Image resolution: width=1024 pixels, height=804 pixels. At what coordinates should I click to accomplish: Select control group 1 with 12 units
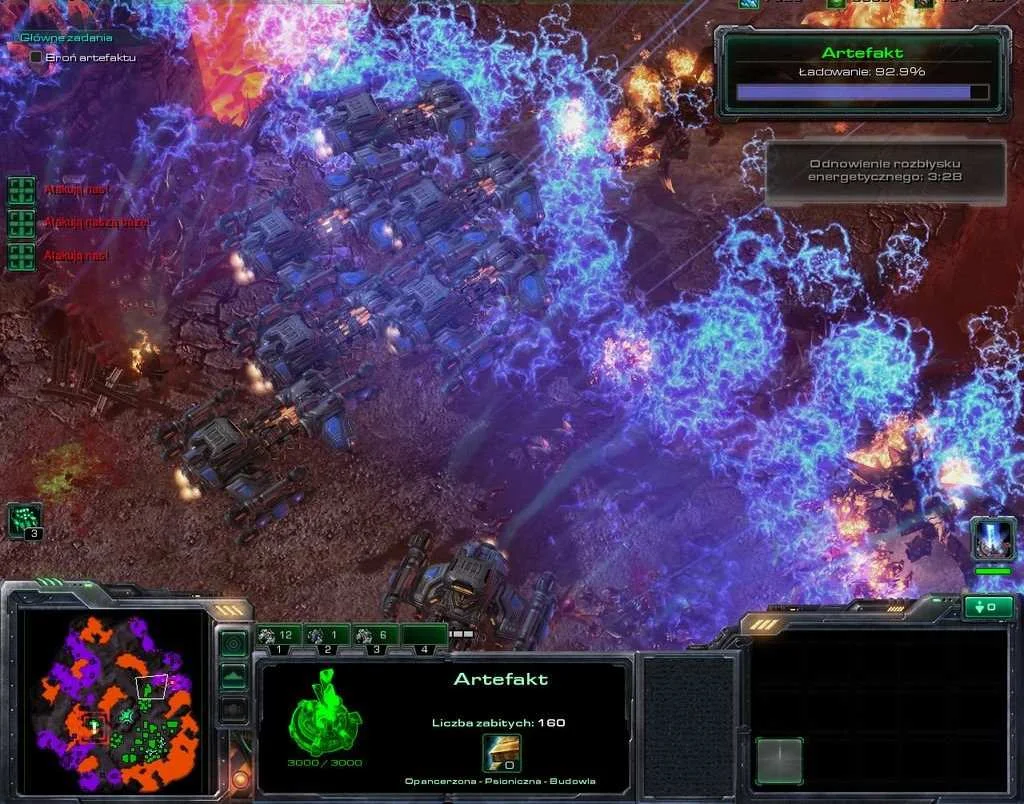click(x=279, y=636)
